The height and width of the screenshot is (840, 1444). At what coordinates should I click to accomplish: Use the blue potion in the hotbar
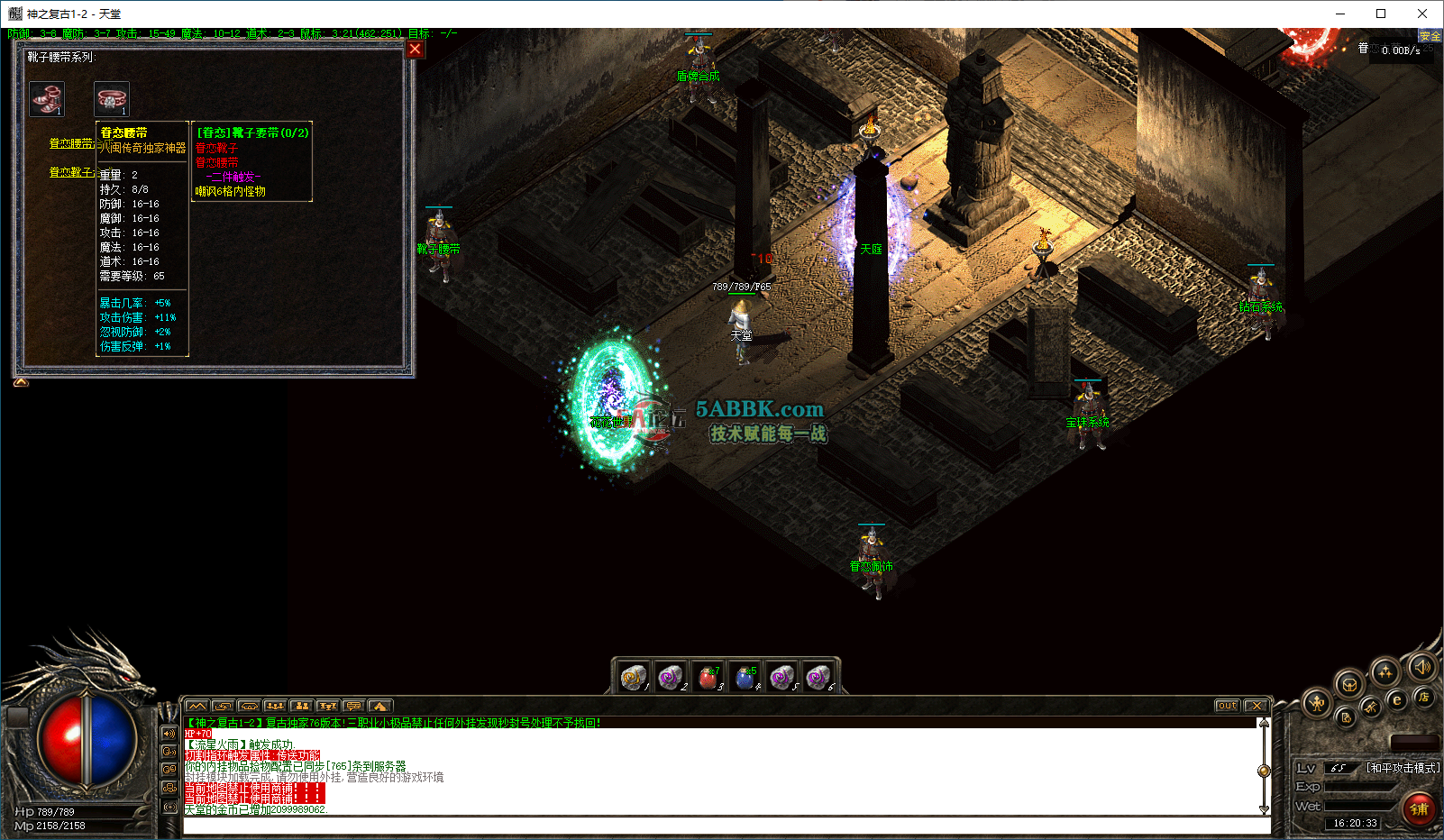click(x=745, y=676)
